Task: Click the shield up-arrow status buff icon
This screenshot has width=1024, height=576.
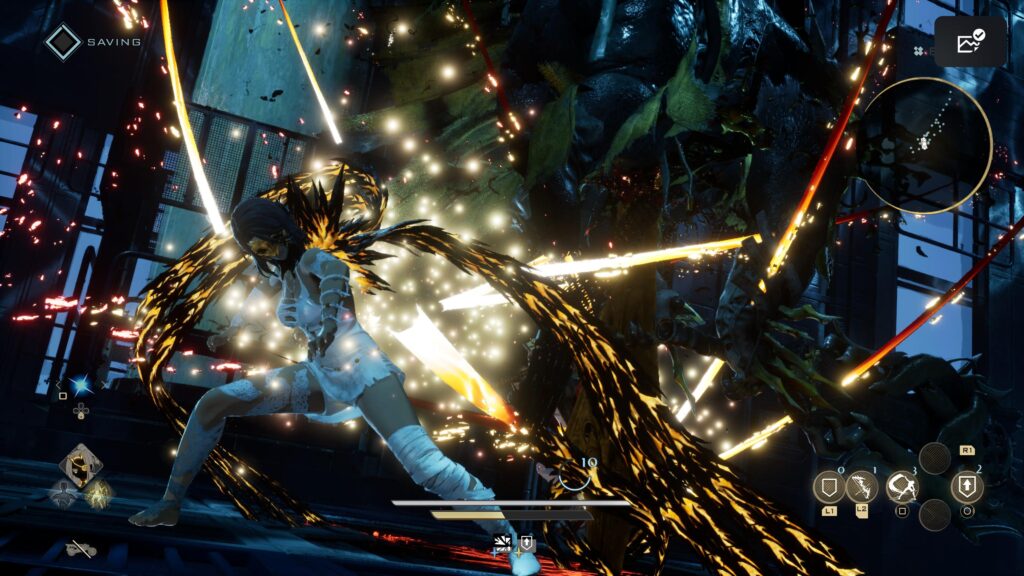Action: point(526,543)
